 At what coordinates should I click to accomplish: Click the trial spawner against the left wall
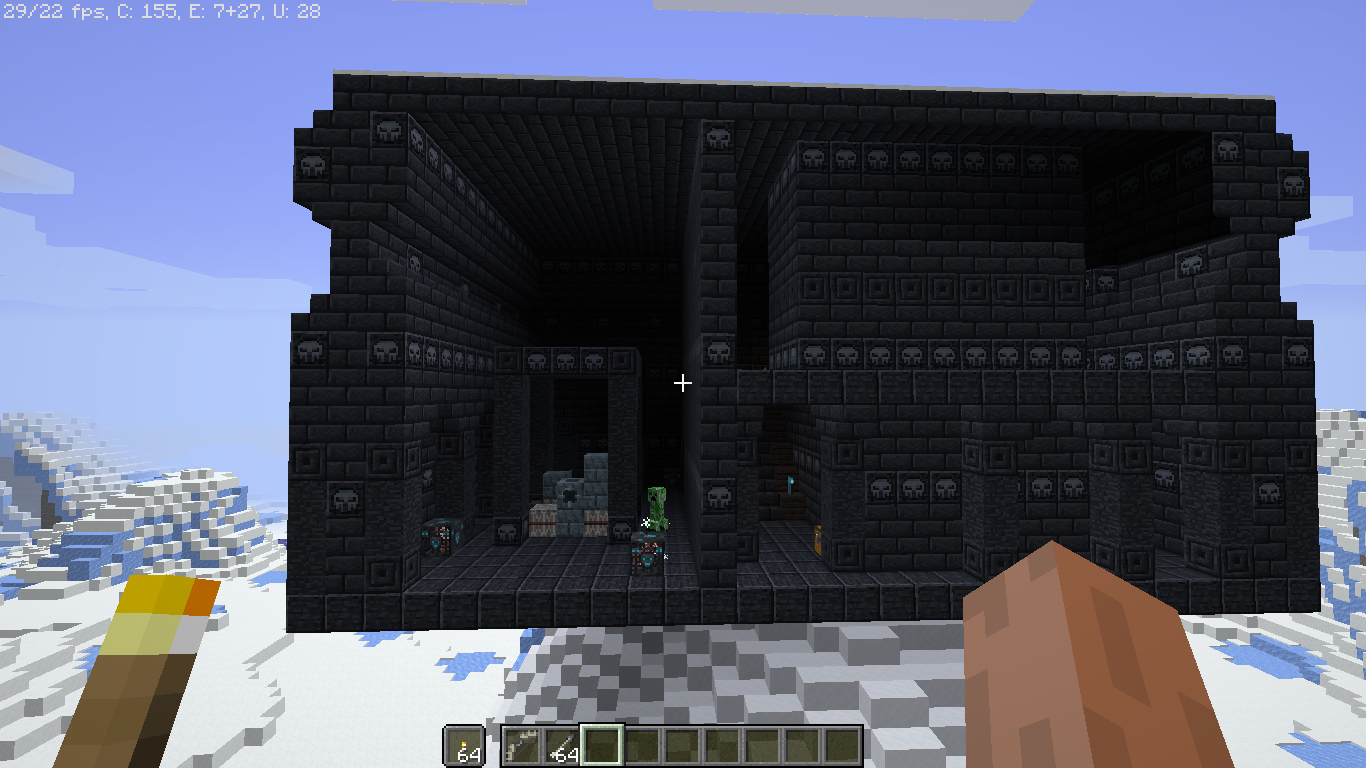(440, 538)
